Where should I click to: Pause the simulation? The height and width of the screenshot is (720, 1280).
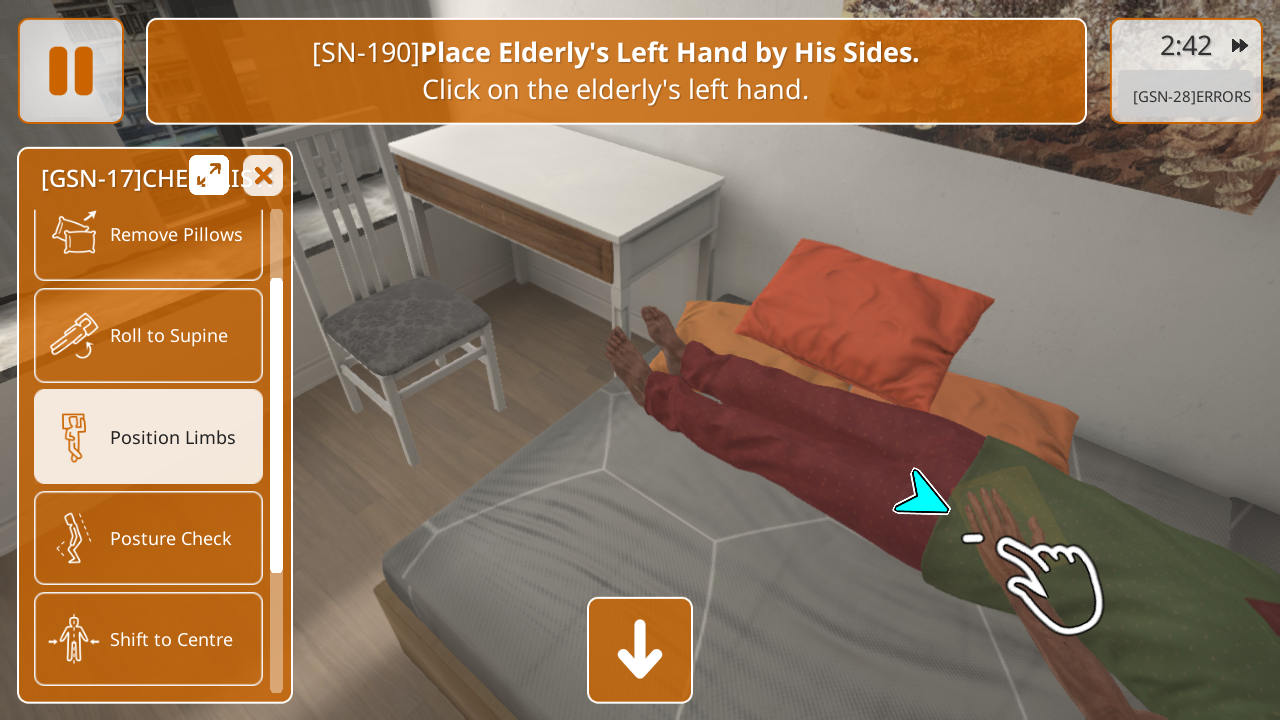point(71,71)
